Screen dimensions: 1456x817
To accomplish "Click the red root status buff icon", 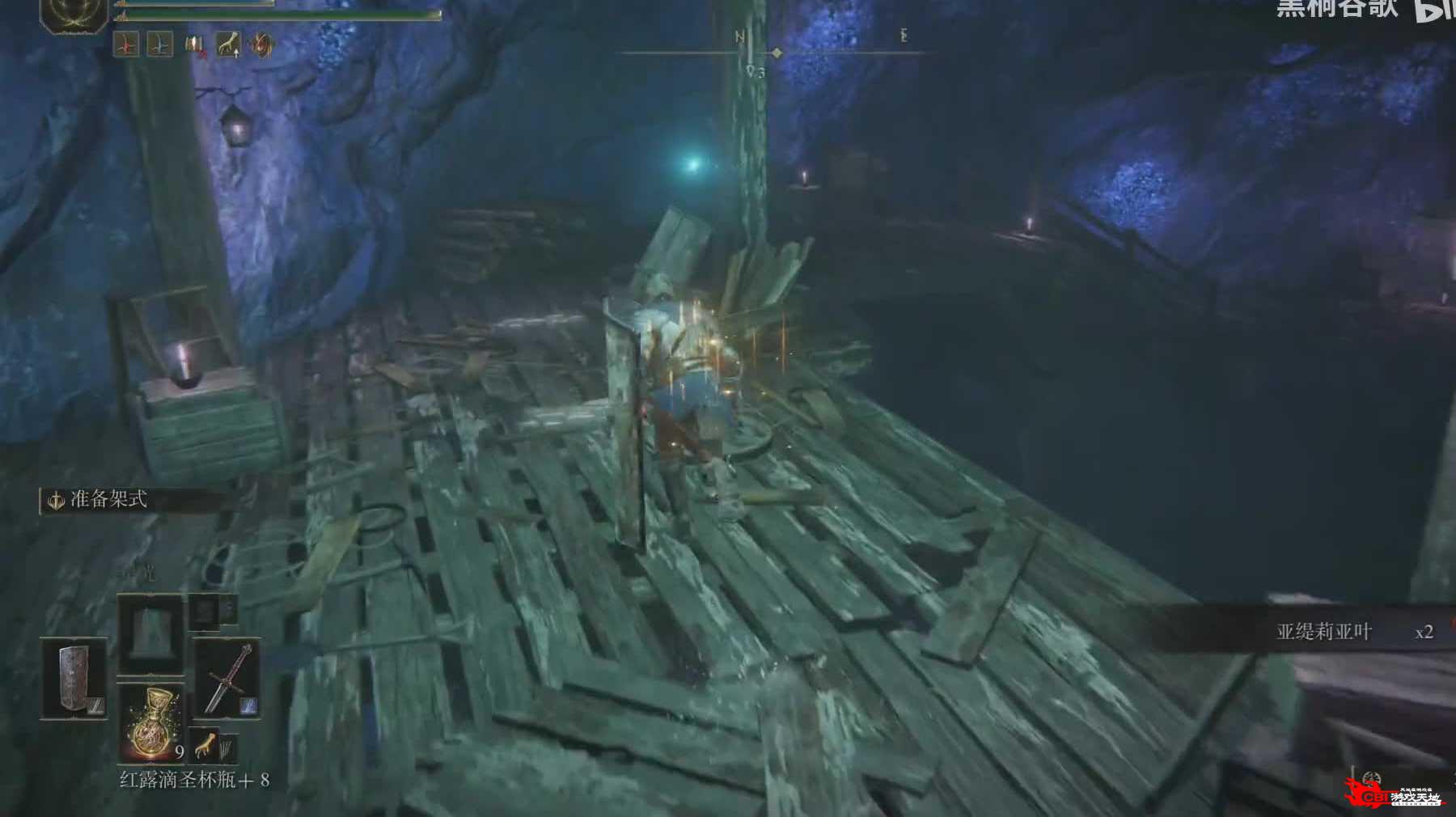I will (x=126, y=44).
